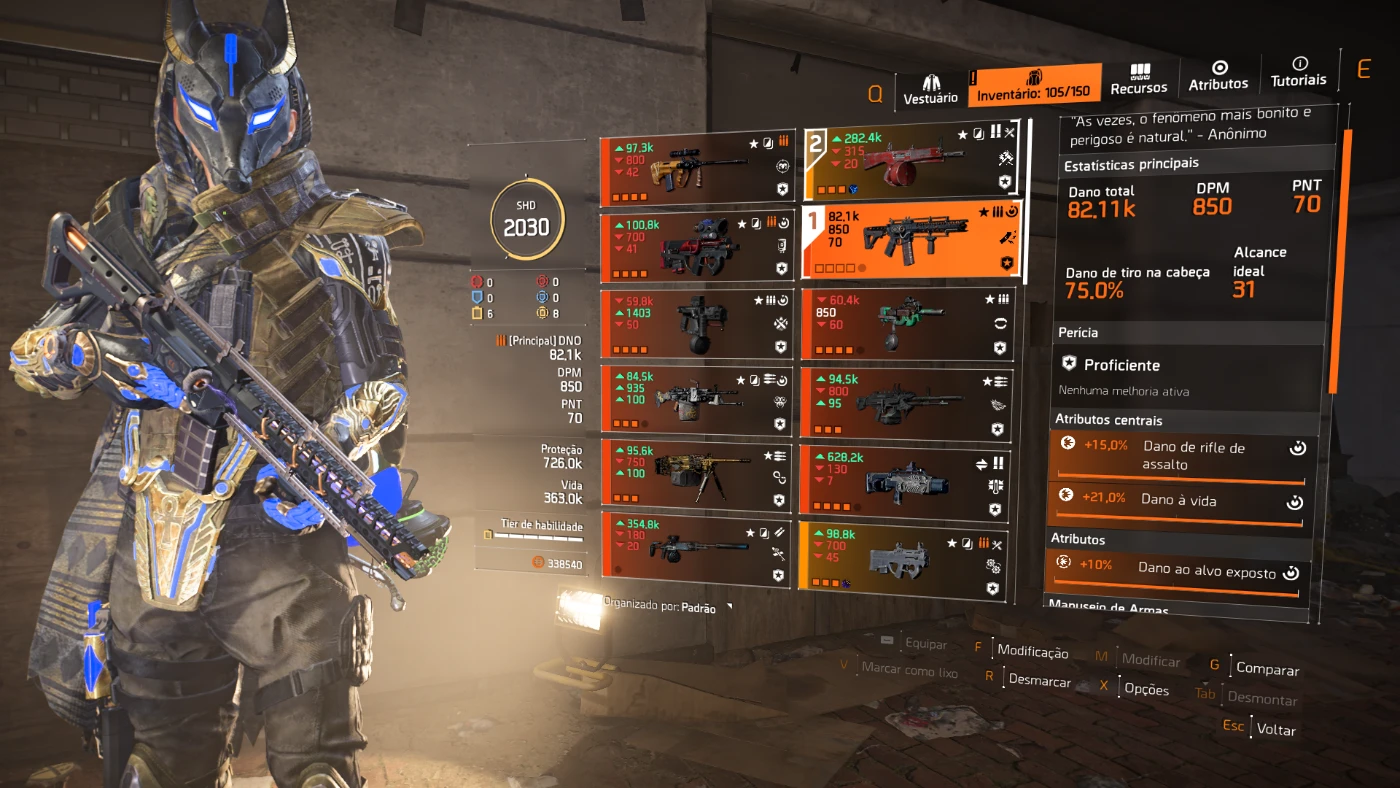This screenshot has width=1400, height=788.
Task: Select the red 282.4k shotgun slot
Action: [908, 160]
